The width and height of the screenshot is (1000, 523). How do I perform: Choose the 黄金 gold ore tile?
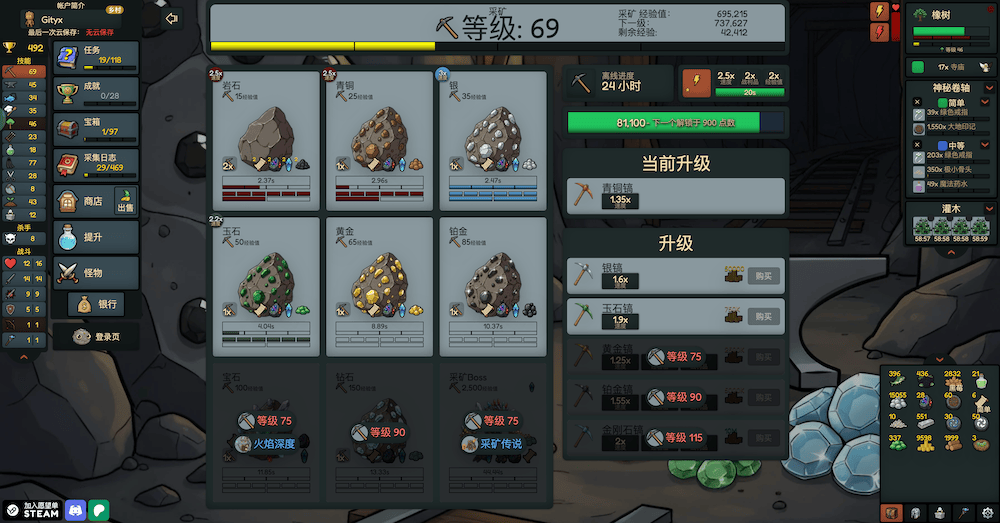point(379,286)
